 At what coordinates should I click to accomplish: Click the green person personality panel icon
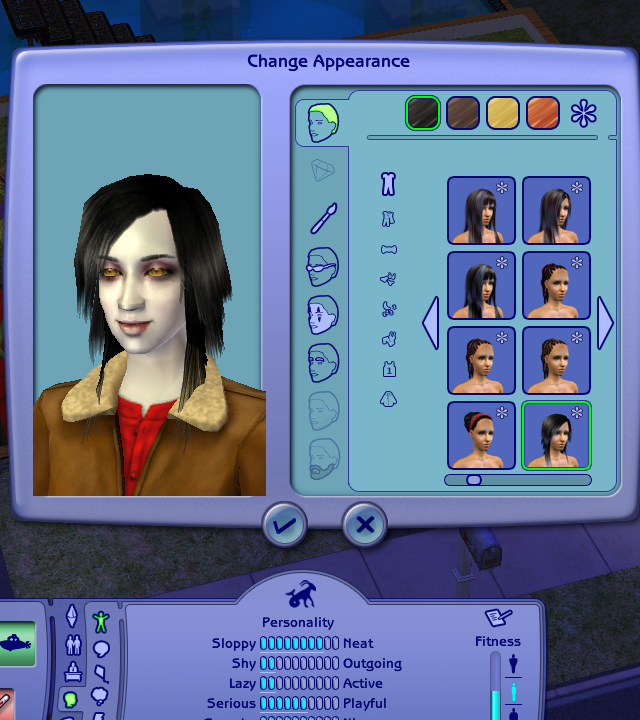100,622
